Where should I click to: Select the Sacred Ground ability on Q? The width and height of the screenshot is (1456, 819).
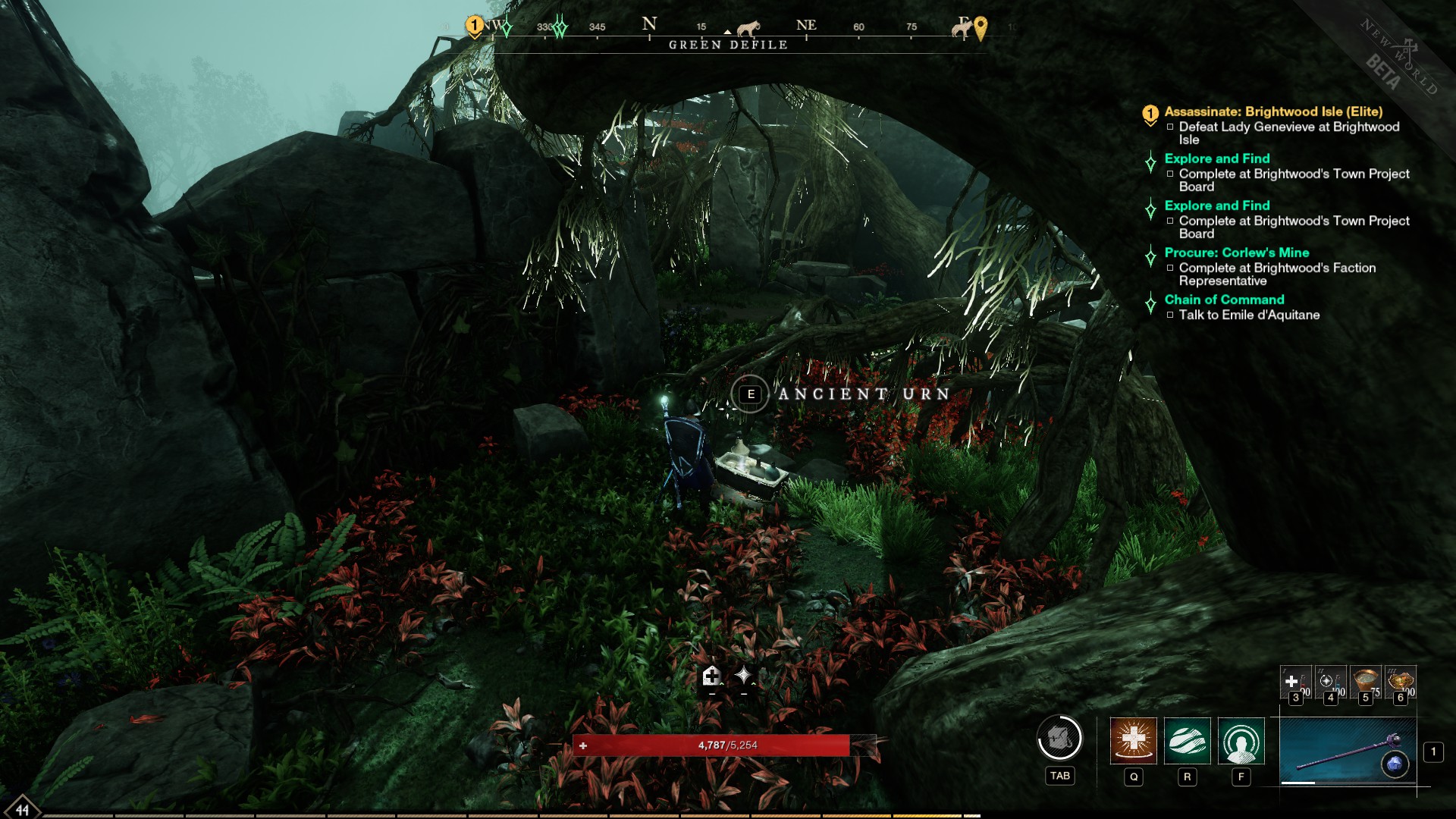[x=1134, y=744]
